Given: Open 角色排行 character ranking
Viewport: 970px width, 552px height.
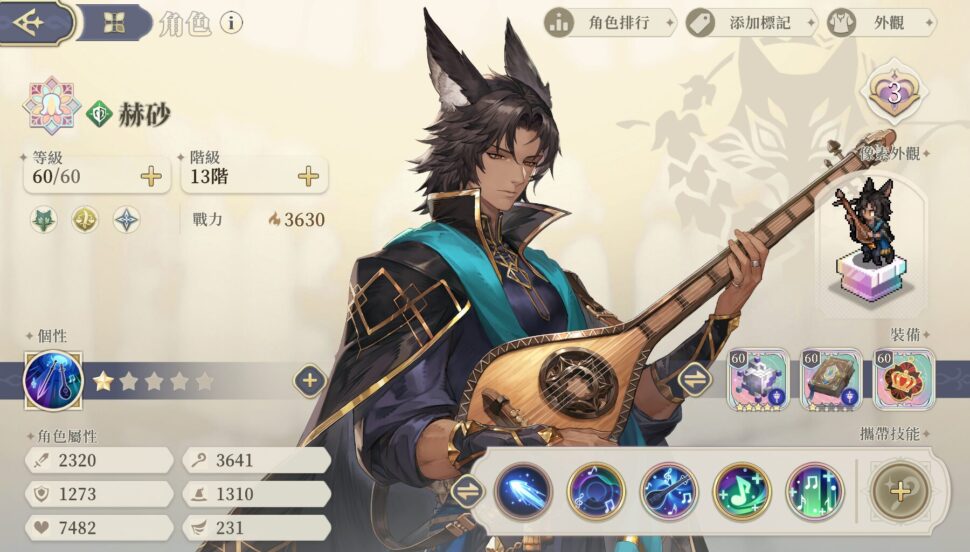Looking at the screenshot, I should coord(610,22).
